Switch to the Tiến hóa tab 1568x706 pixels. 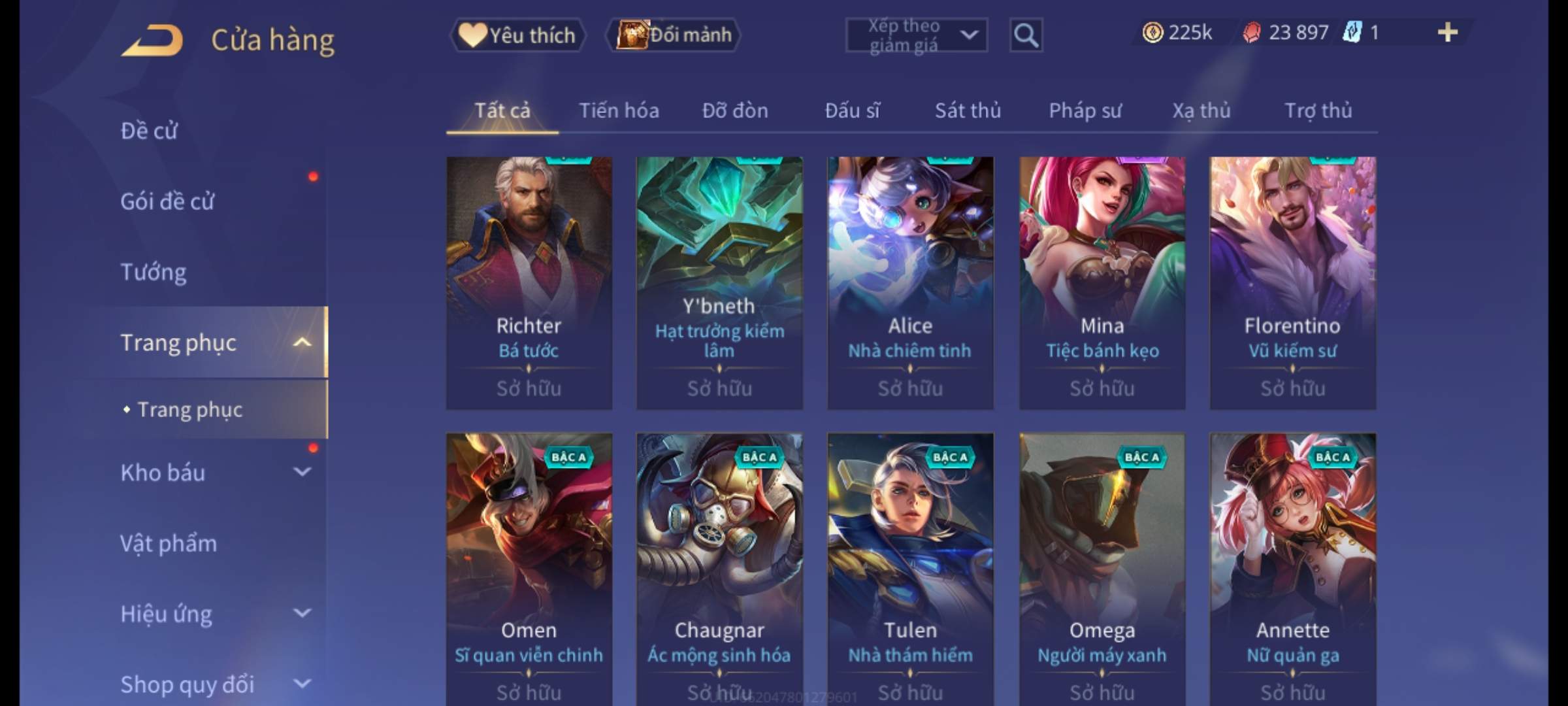click(x=619, y=111)
